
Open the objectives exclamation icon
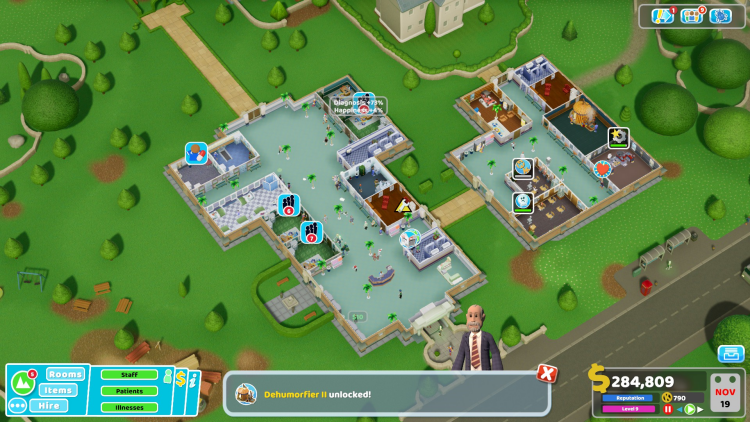pyautogui.click(x=662, y=16)
